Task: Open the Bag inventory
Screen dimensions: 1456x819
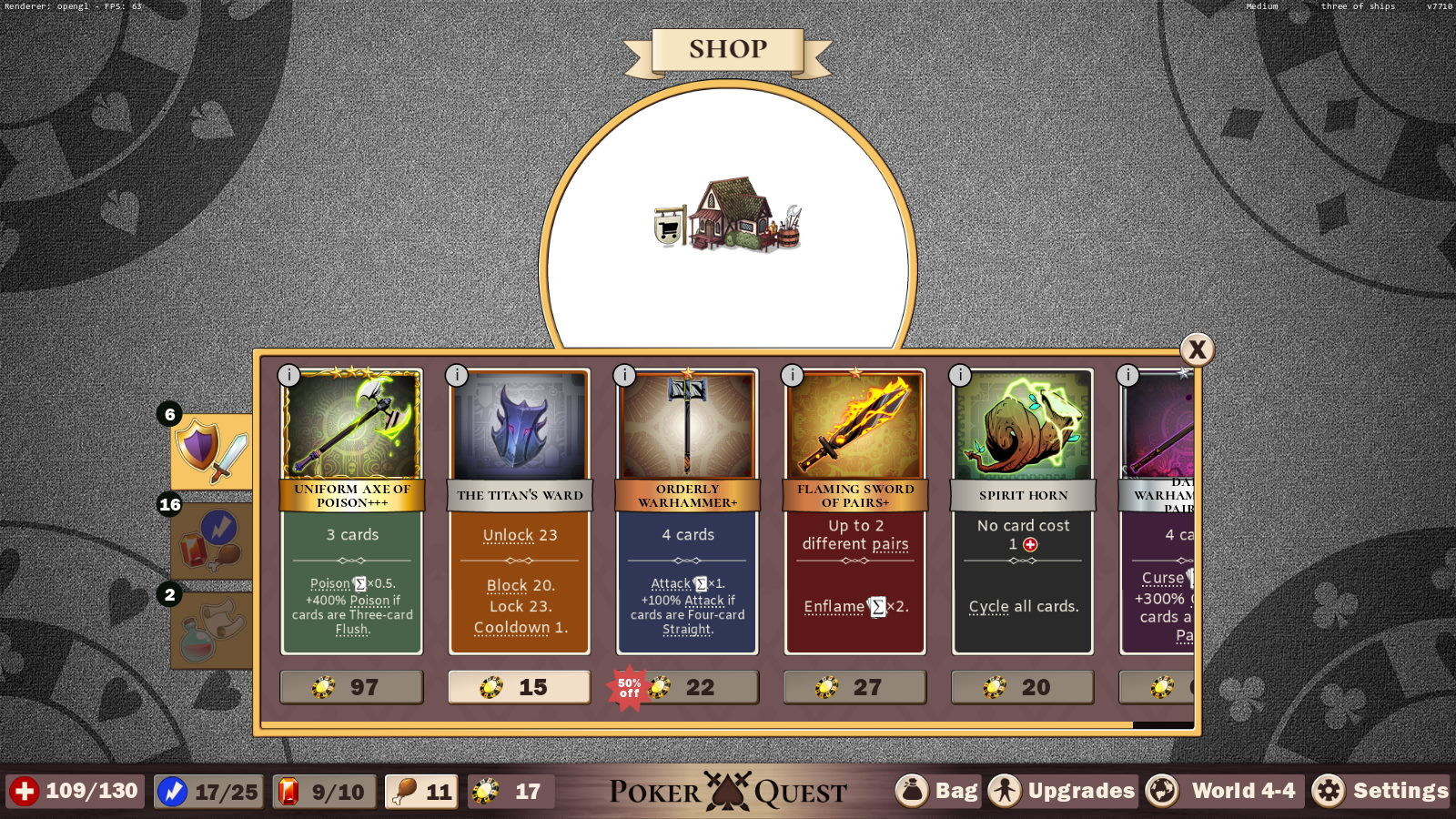Action: (938, 791)
